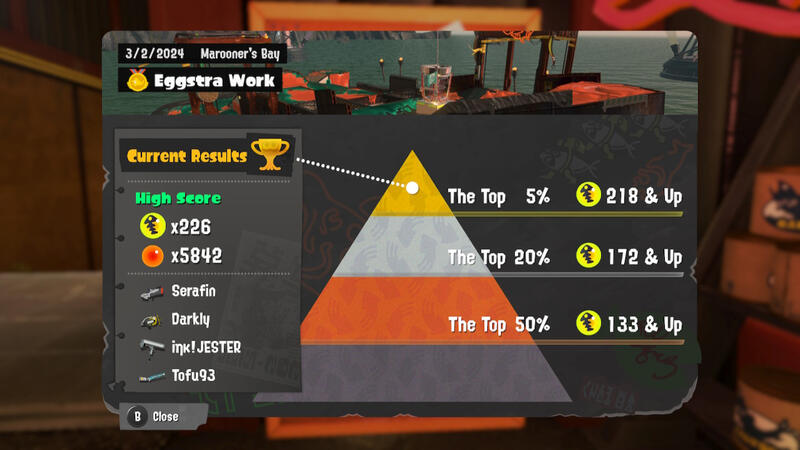Select The Top 20% tier row
The image size is (800, 450).
pos(565,258)
